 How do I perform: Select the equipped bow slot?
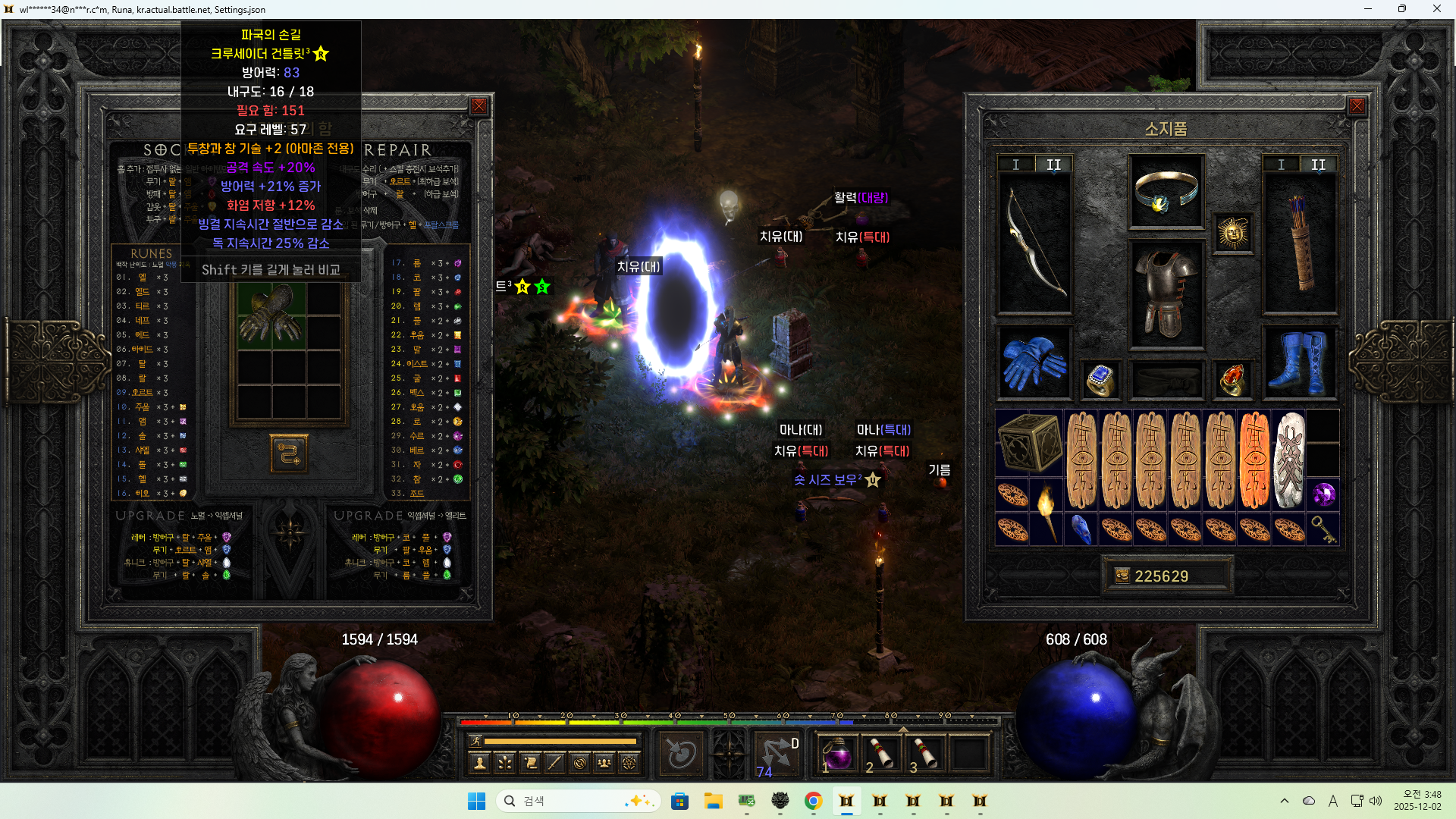click(x=1034, y=243)
